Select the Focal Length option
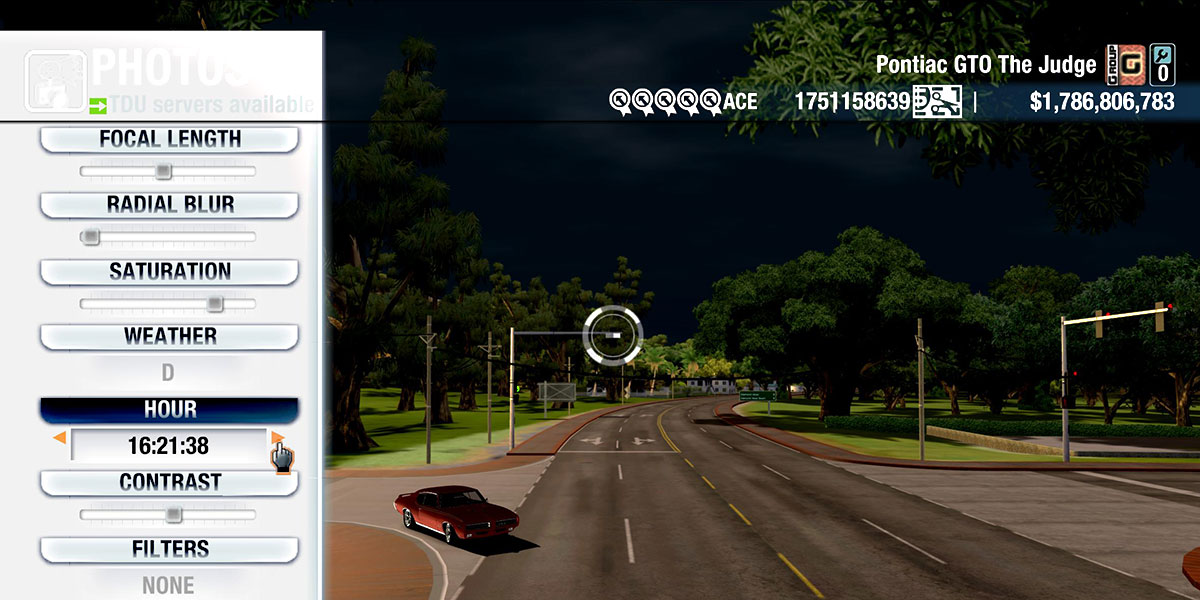This screenshot has height=600, width=1200. point(169,140)
